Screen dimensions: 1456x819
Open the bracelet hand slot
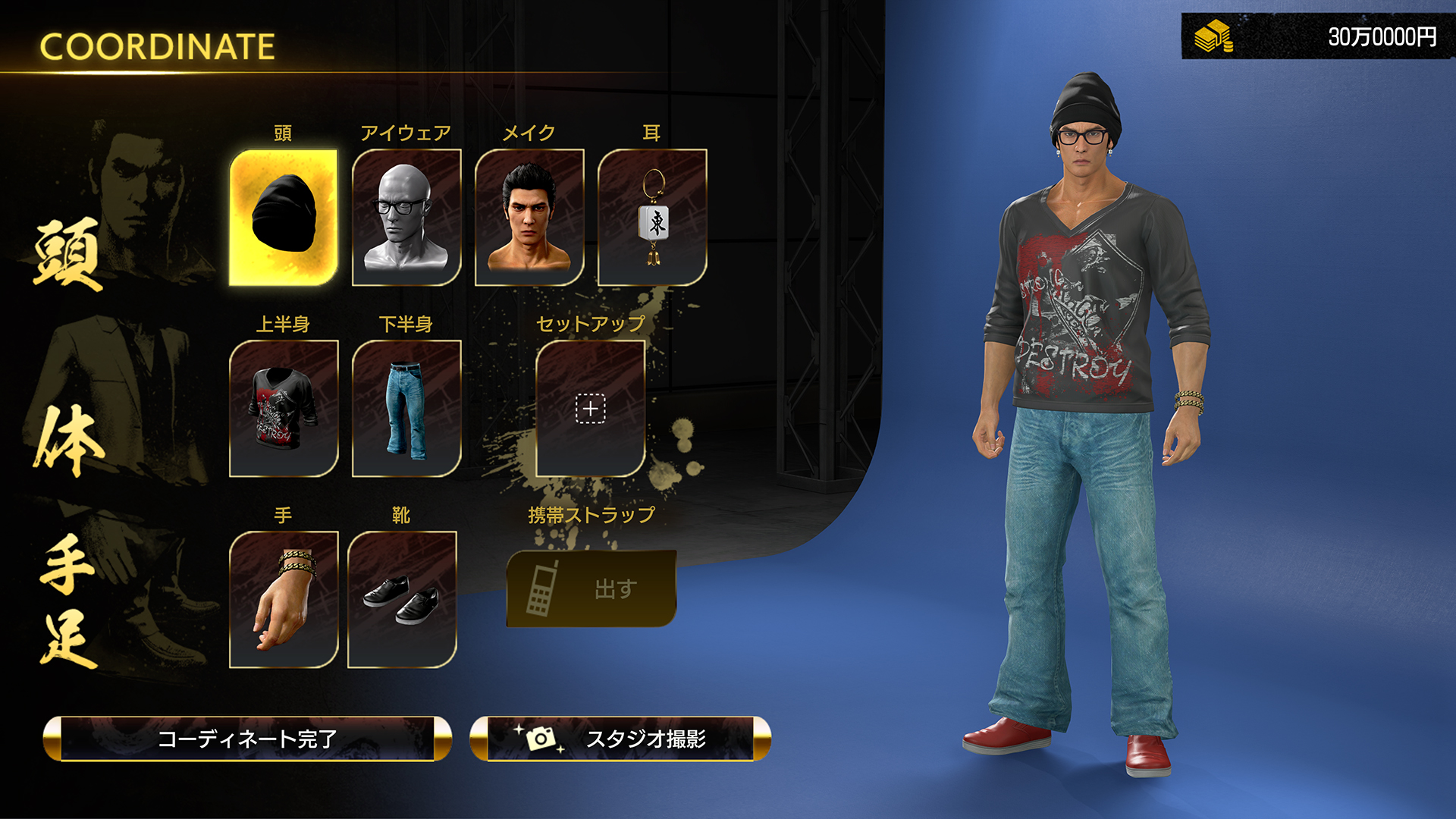pos(283,599)
